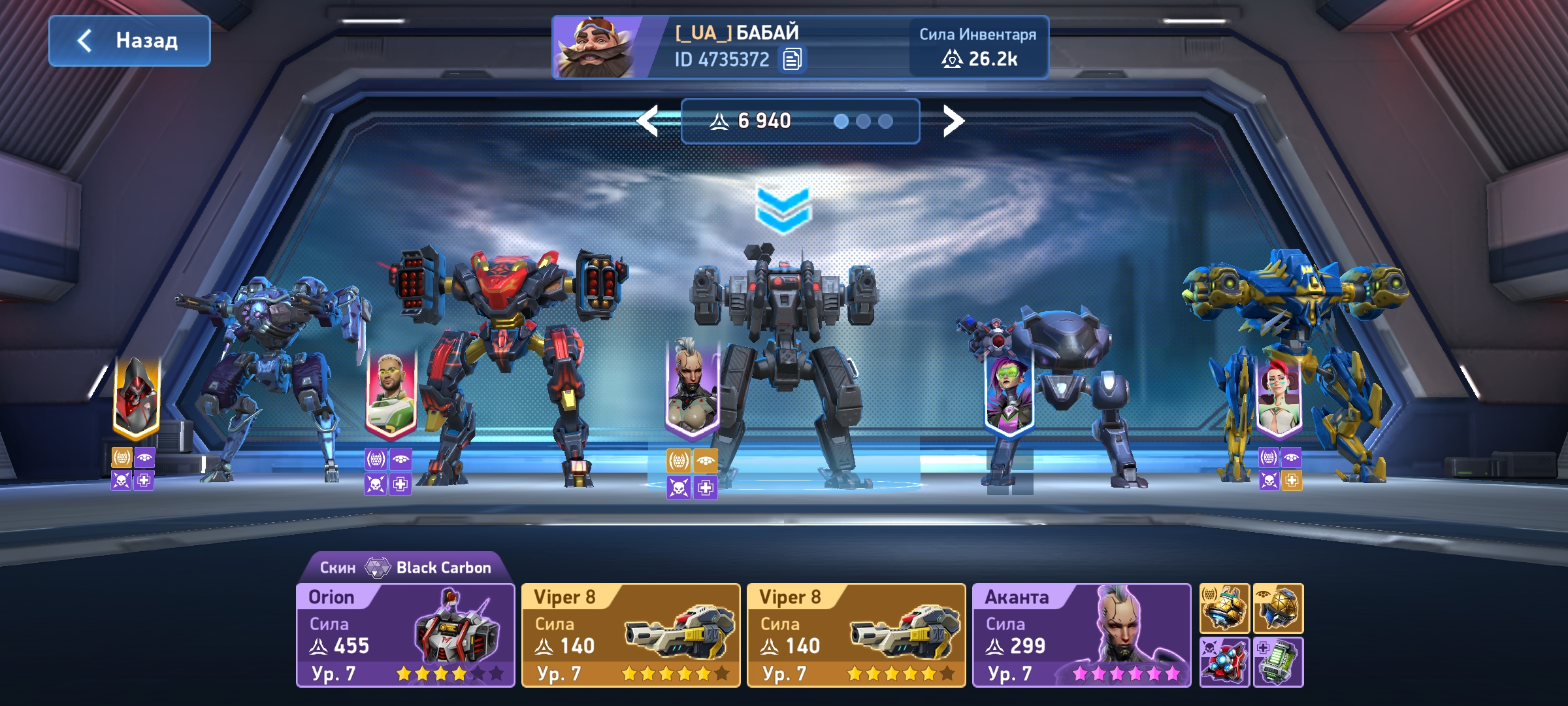Open the gold armored pod implant slot
This screenshot has width=1568, height=706.
click(1224, 609)
